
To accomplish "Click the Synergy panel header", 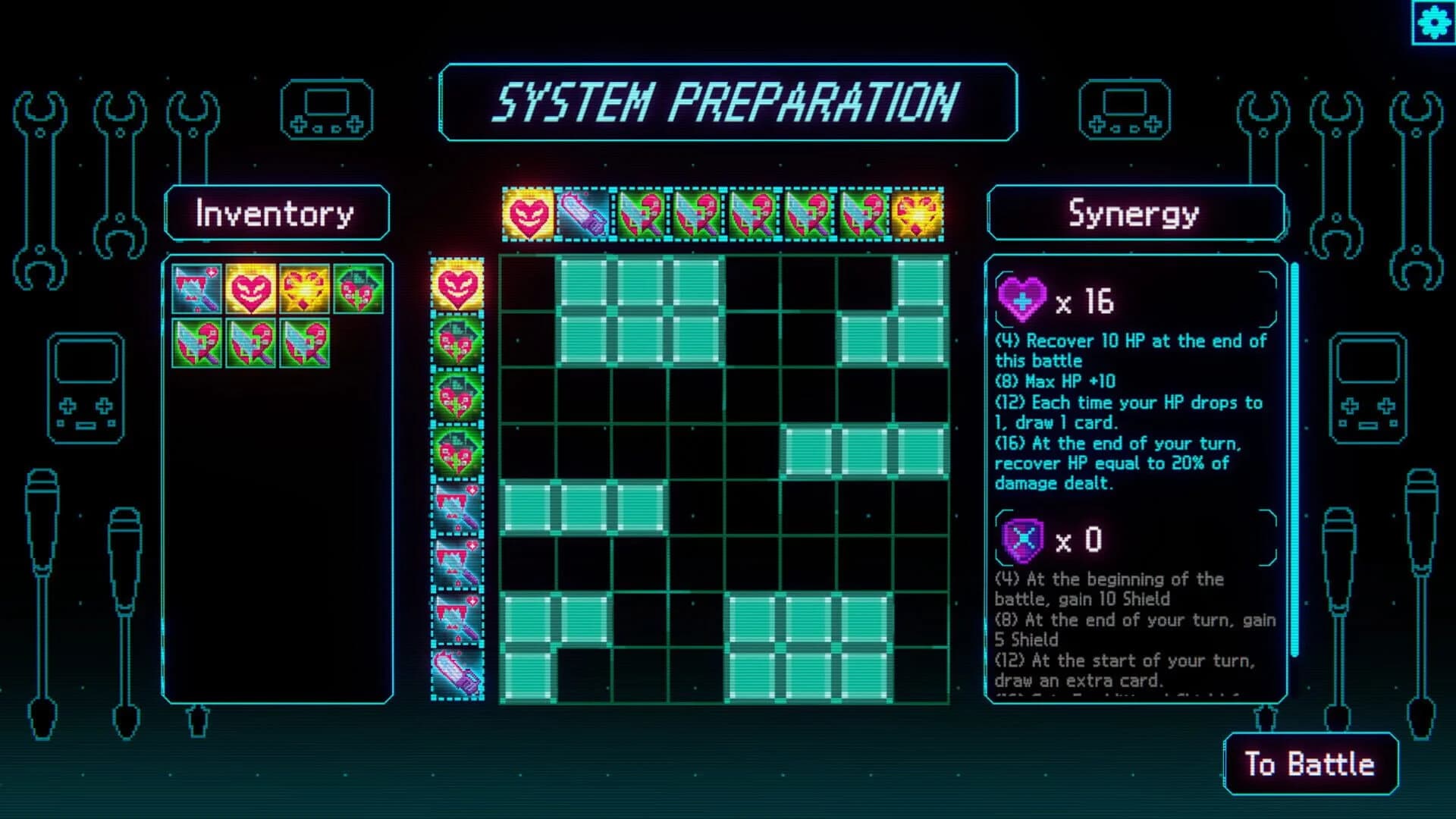I will point(1133,215).
